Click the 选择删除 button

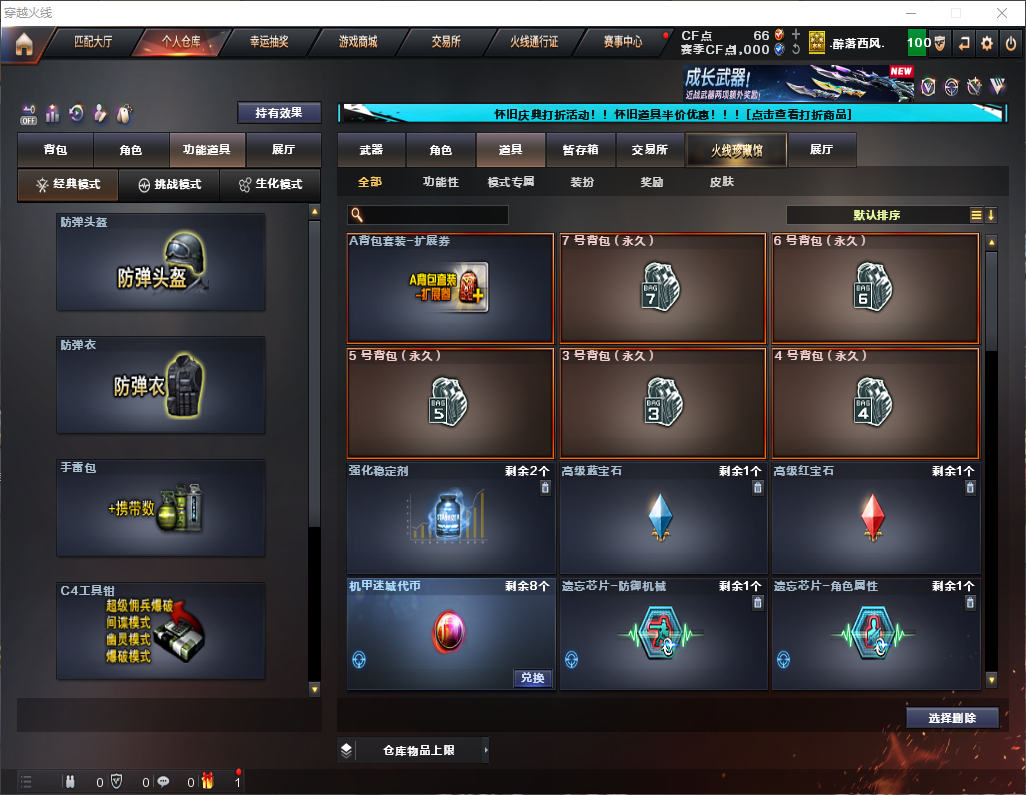[x=952, y=718]
